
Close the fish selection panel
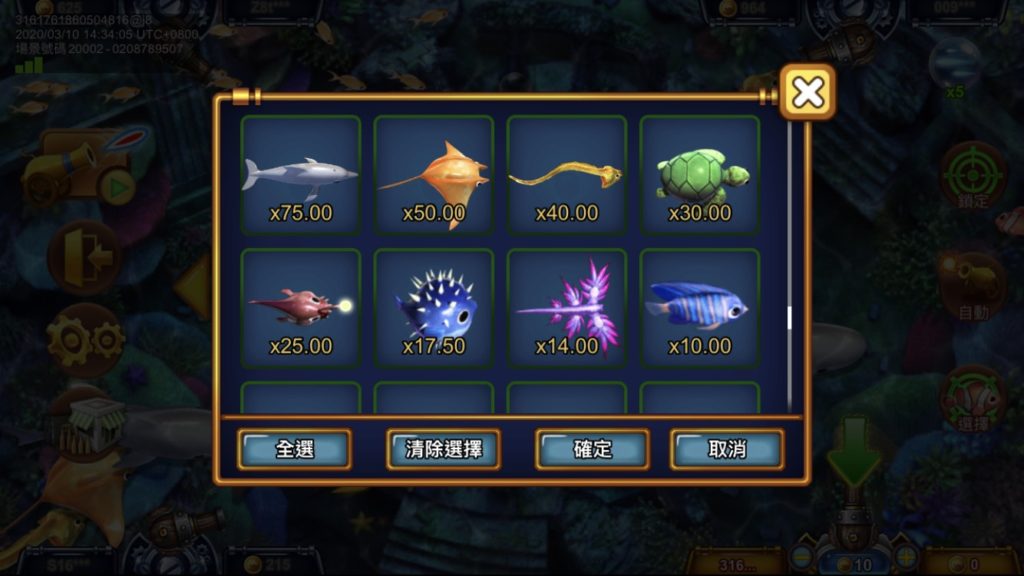[x=807, y=92]
